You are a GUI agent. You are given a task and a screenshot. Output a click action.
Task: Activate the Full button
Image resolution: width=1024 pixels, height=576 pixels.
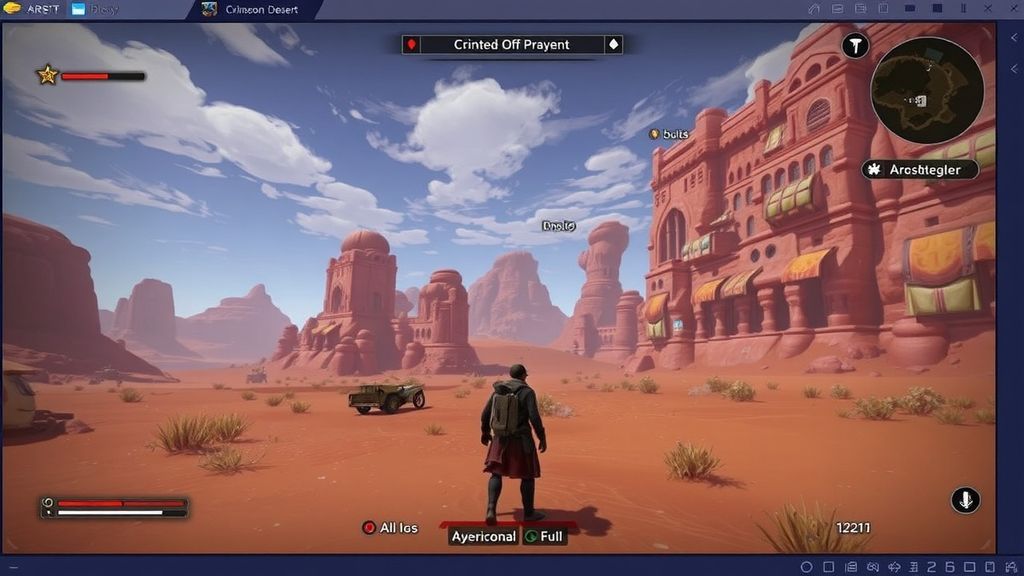[x=544, y=536]
